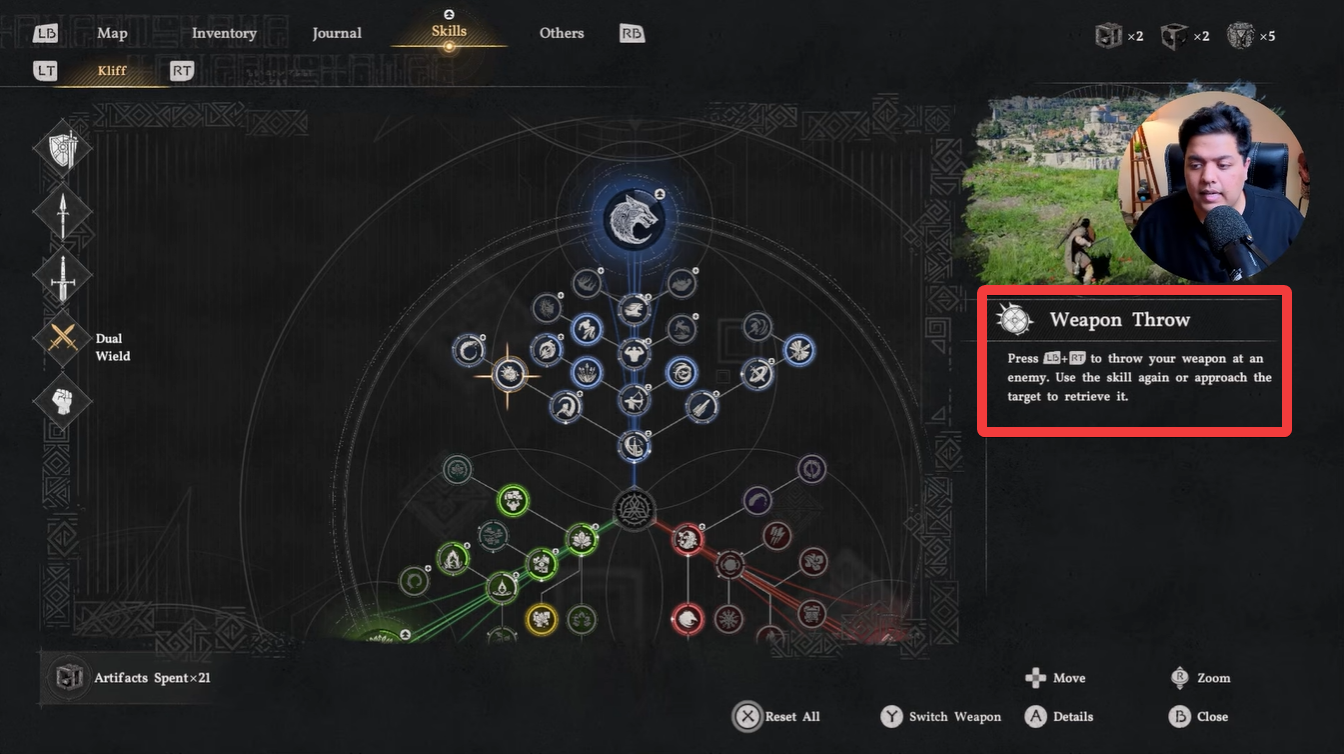Click the circular webcam overlay thumbnail

1213,183
